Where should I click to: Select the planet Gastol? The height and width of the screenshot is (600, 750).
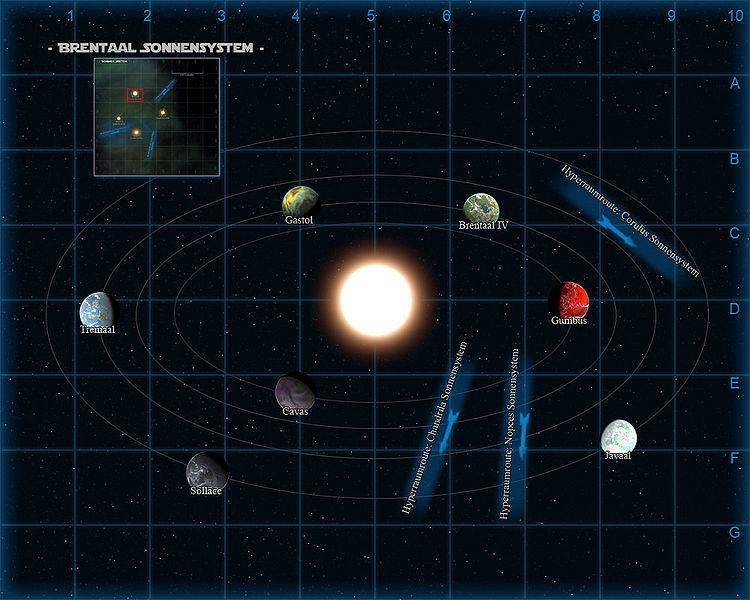click(x=301, y=201)
